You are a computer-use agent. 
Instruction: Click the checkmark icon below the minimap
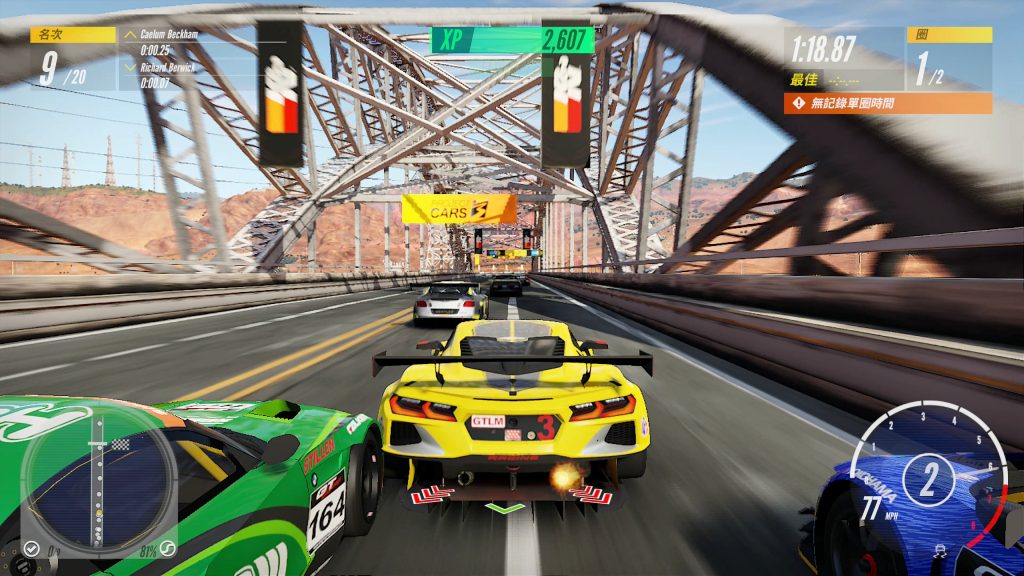click(x=31, y=549)
